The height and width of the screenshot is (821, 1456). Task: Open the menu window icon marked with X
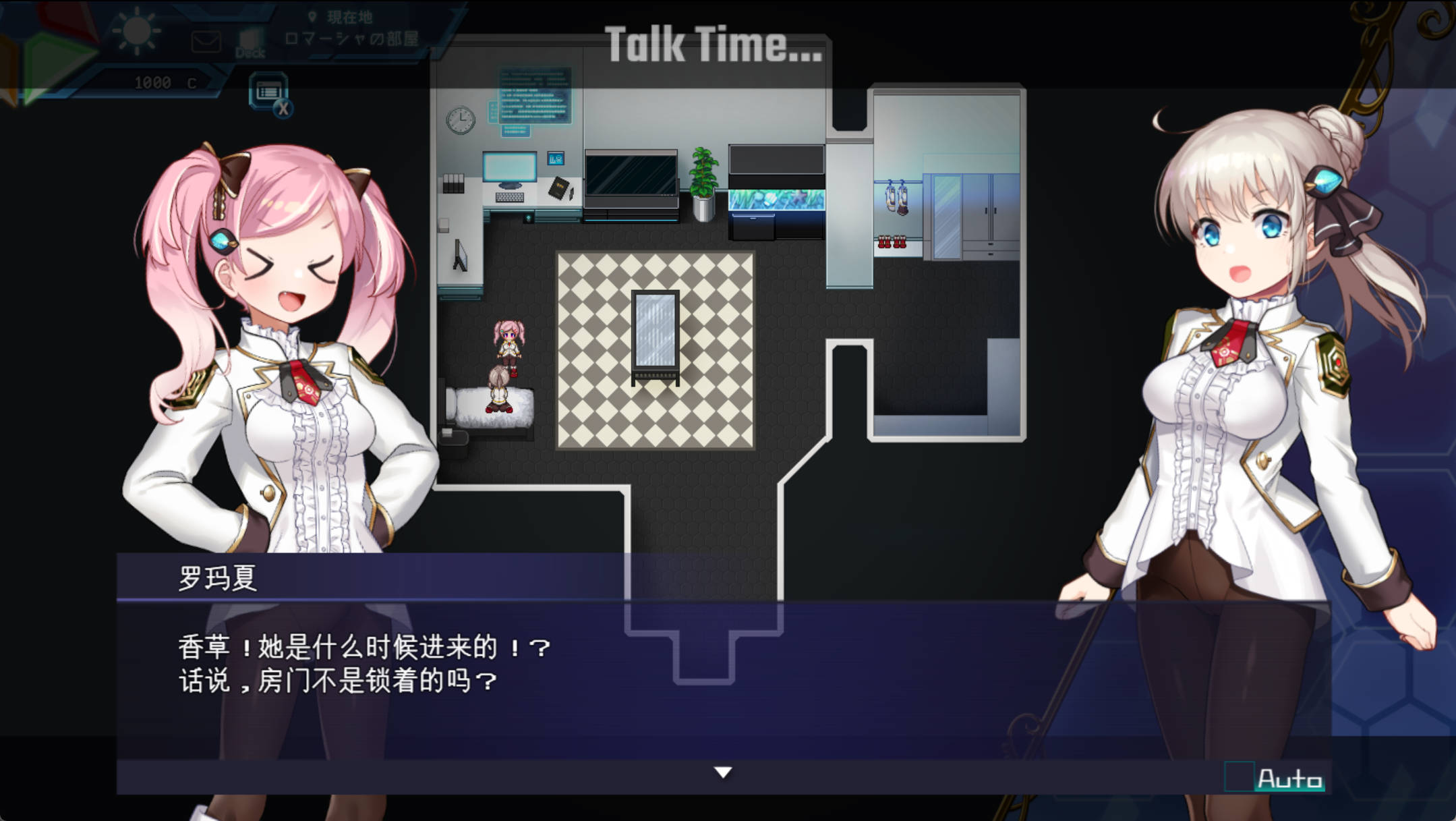pyautogui.click(x=269, y=90)
